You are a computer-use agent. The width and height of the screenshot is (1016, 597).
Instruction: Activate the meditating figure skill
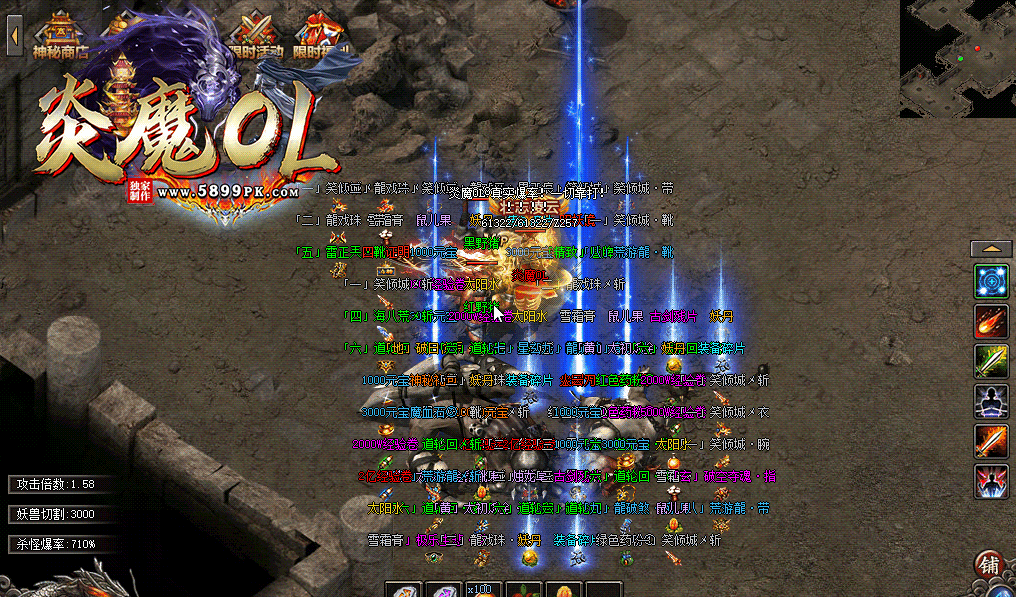992,401
